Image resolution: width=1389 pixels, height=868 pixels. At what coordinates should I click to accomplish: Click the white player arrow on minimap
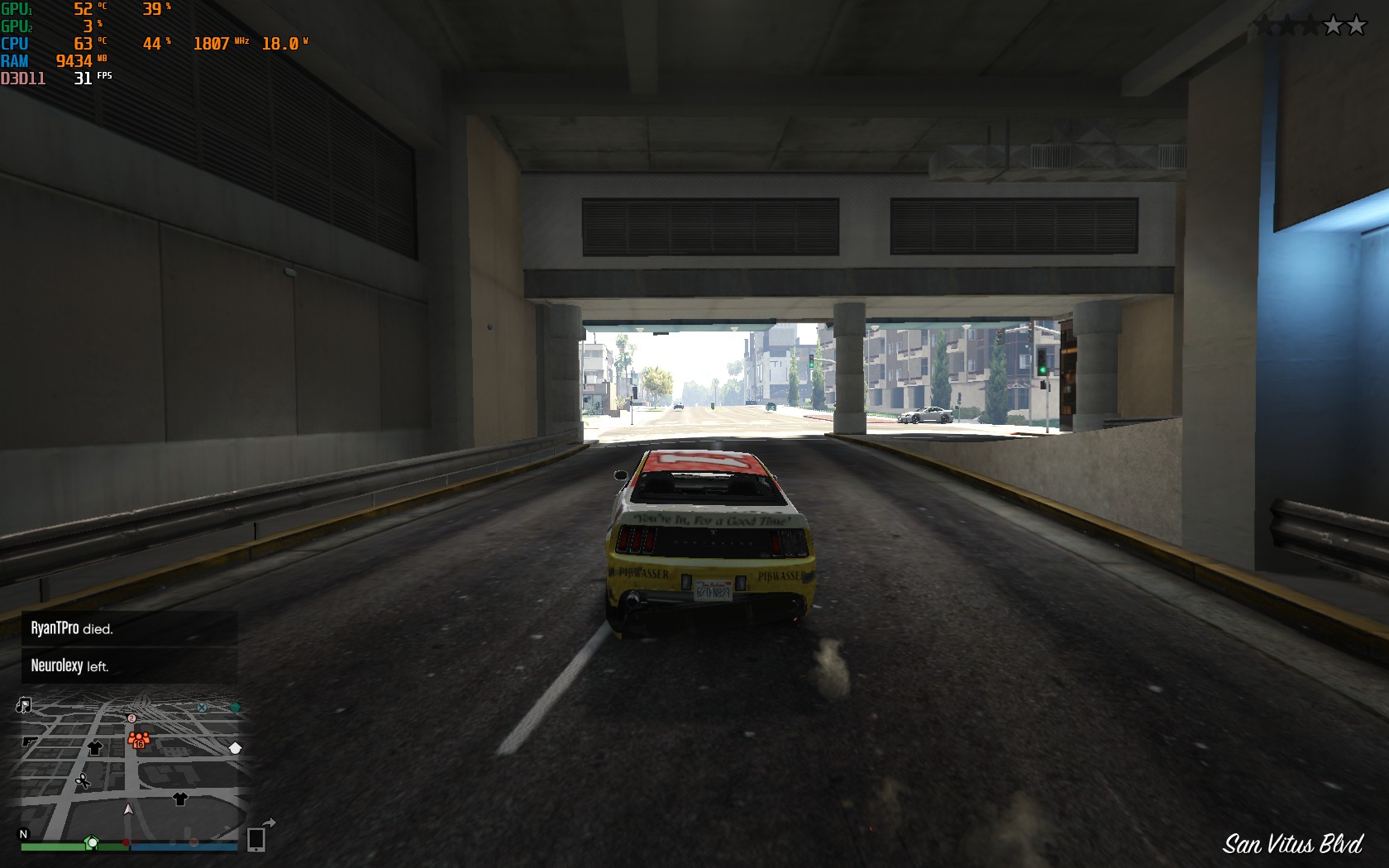[x=128, y=809]
